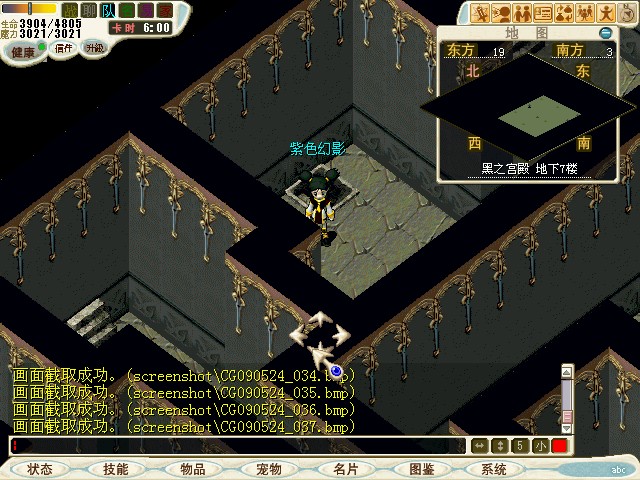Viewport: 640px width, 480px height.
Task: Focus the chat text input field
Action: 240,445
